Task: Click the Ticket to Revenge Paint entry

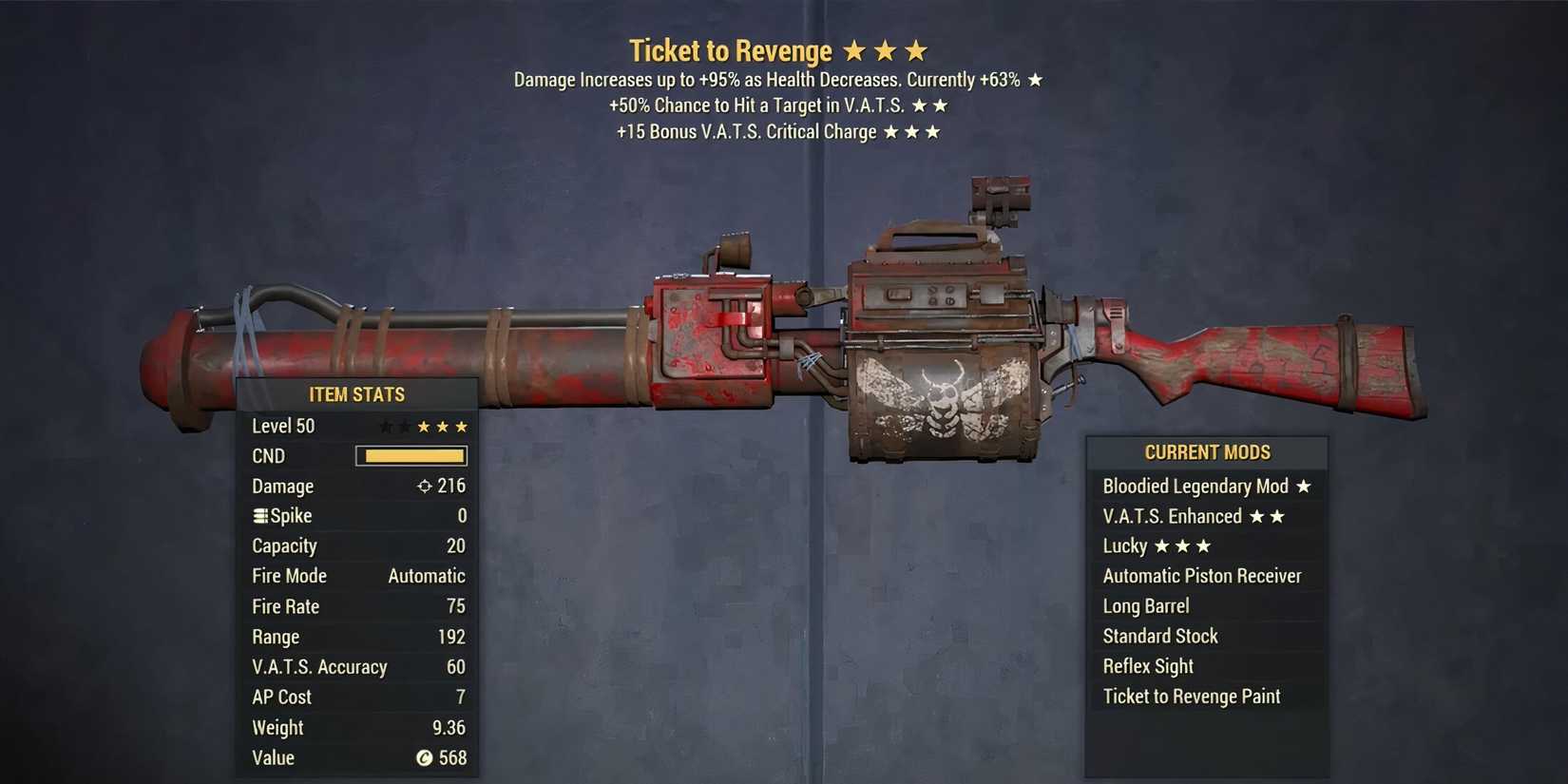Action: [1190, 696]
